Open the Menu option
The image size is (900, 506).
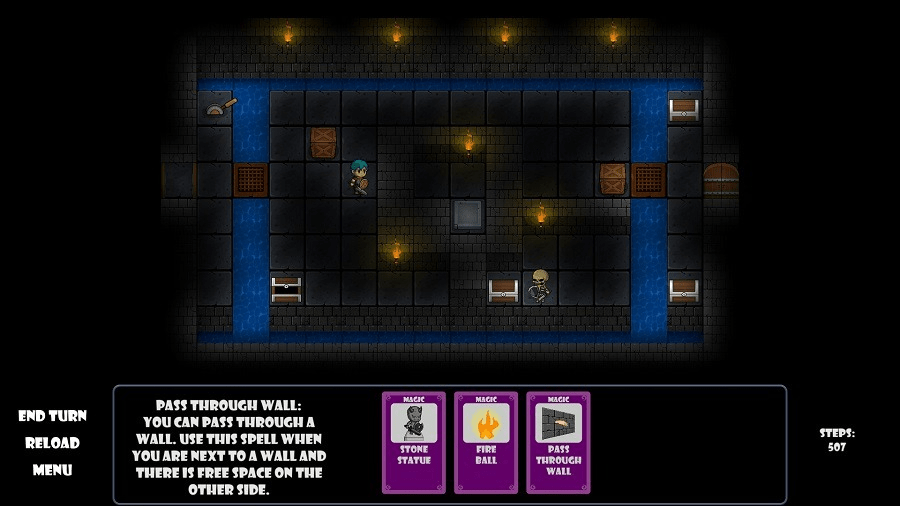click(52, 470)
